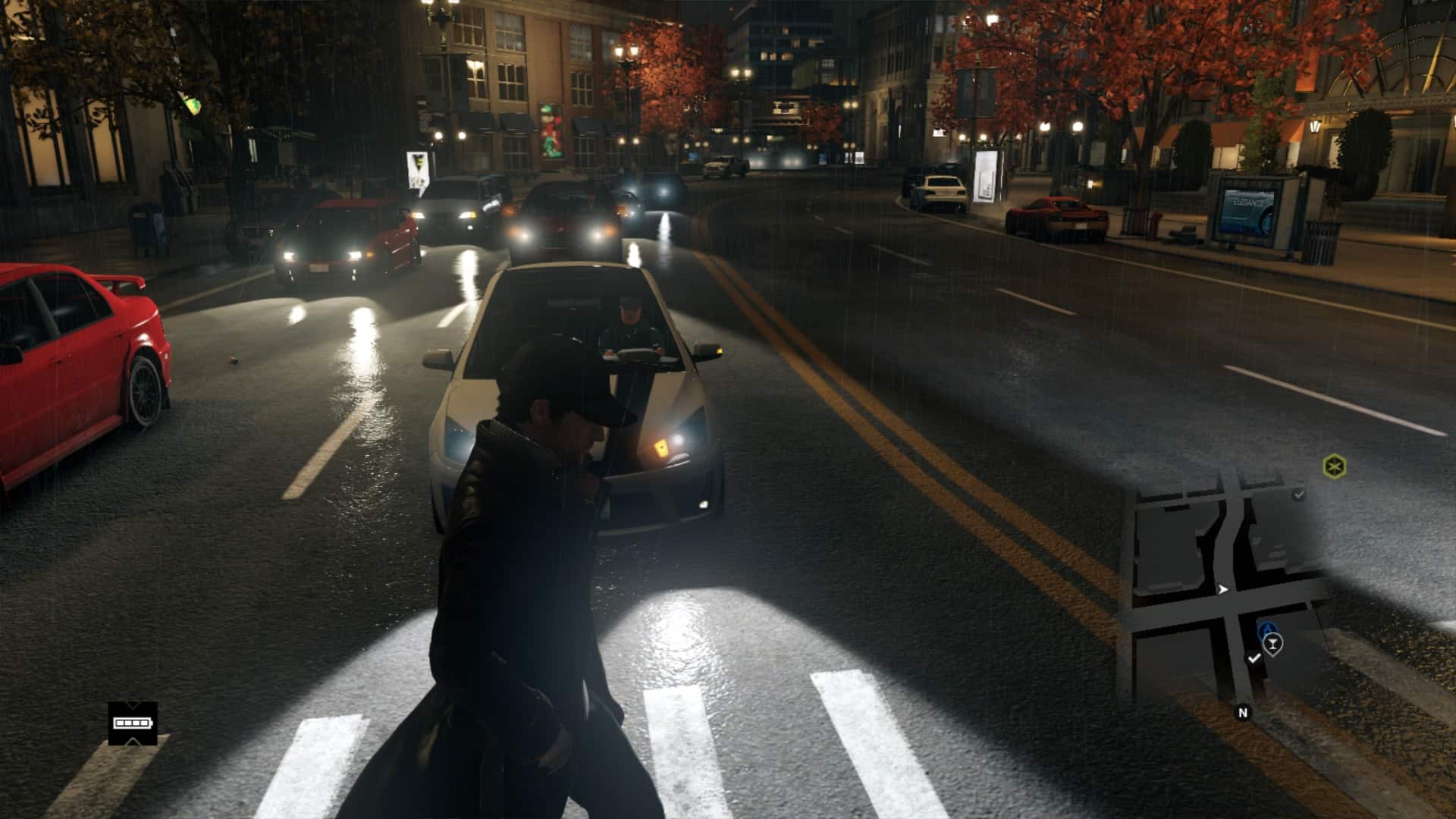Click the bright checkmark beside the cocktail marker
The width and height of the screenshot is (1456, 819).
1254,658
